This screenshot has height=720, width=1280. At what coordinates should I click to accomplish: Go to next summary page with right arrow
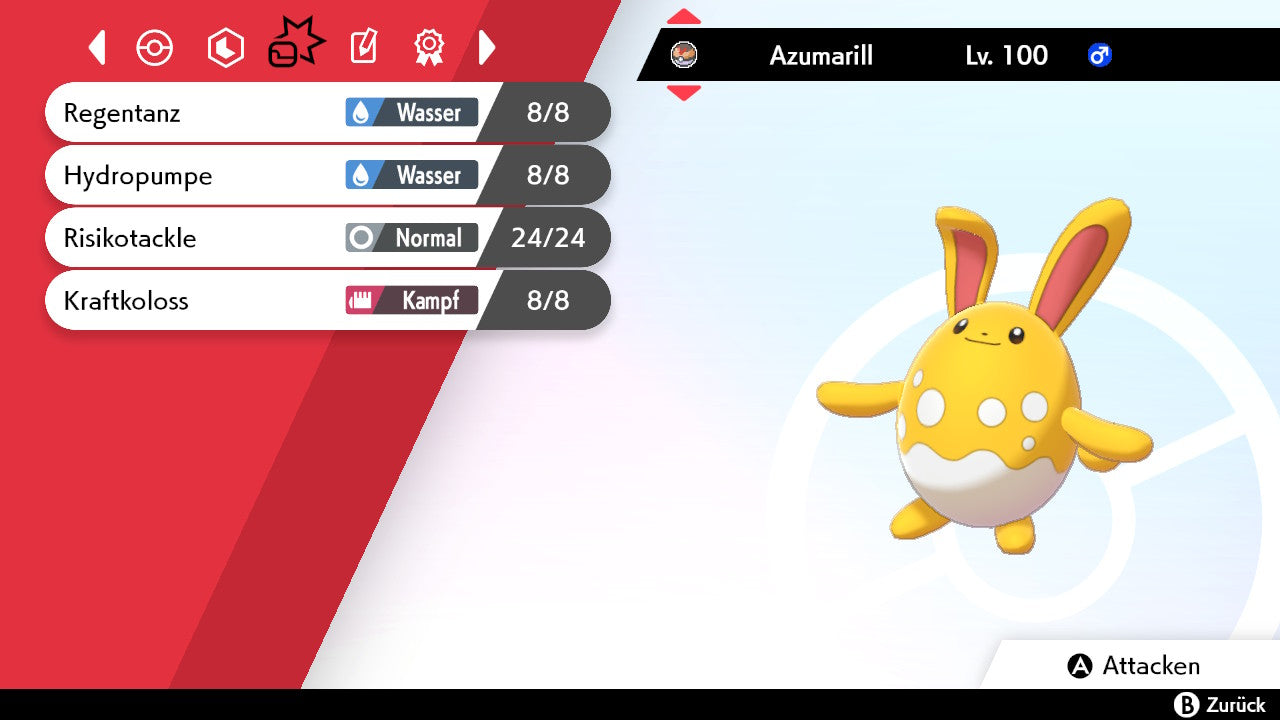coord(487,47)
